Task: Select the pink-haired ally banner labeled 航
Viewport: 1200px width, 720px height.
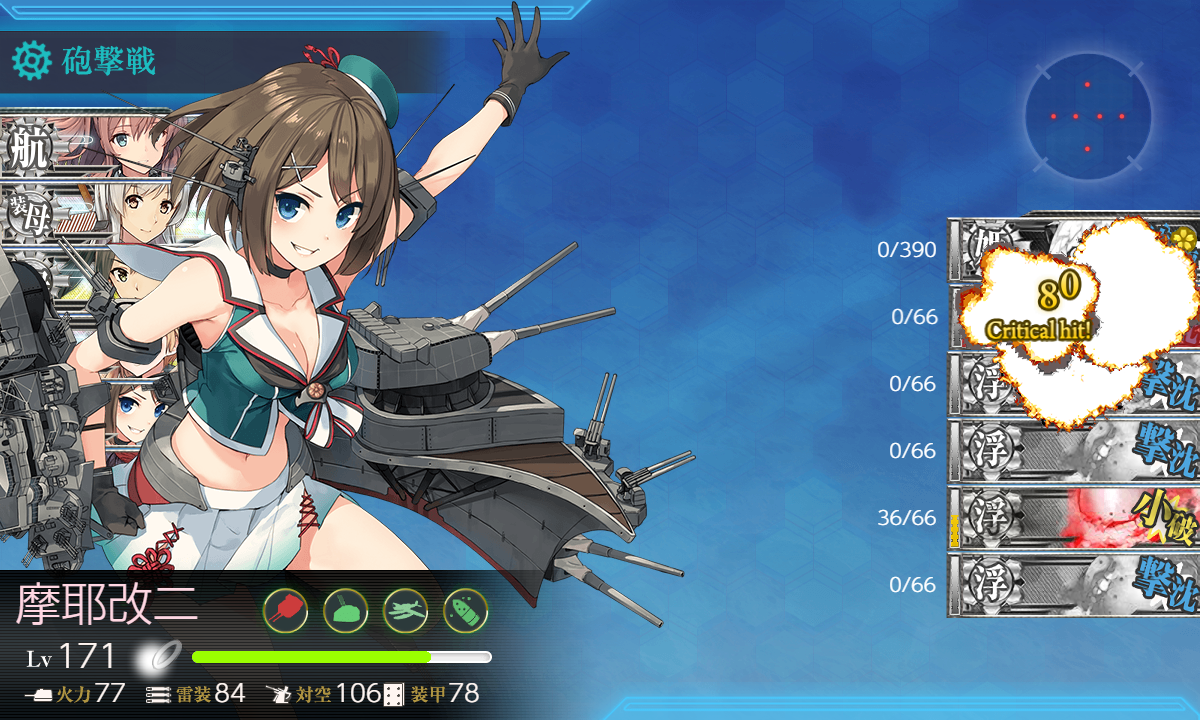Action: (x=85, y=147)
